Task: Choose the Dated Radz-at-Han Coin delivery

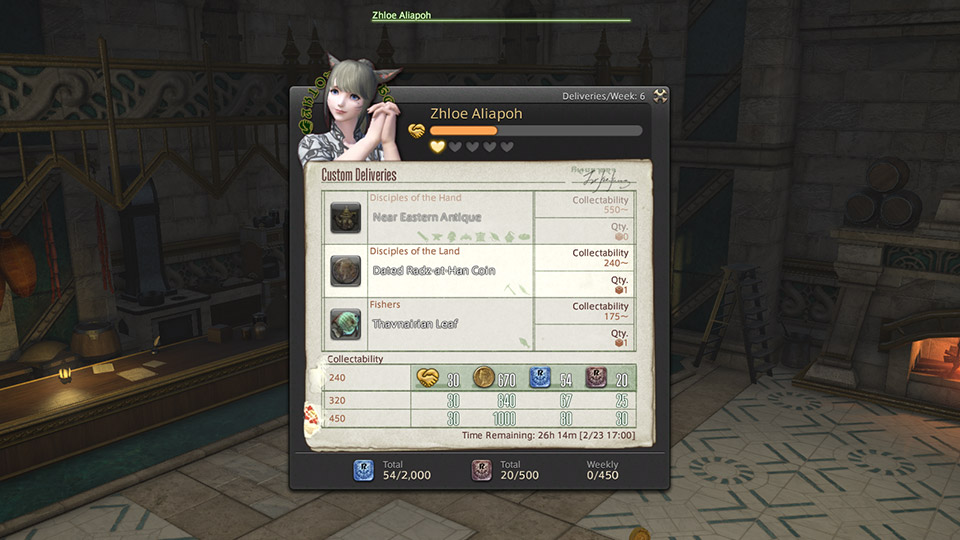Action: coord(434,271)
